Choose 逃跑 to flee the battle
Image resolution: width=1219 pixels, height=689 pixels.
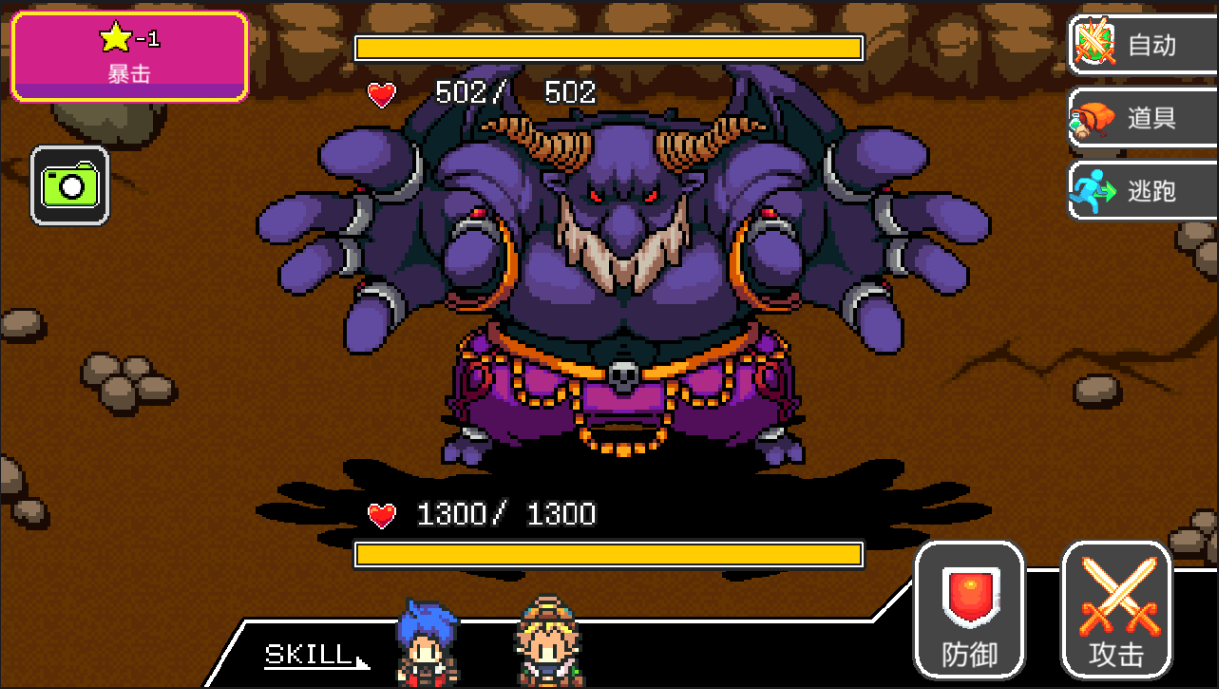click(x=1142, y=191)
